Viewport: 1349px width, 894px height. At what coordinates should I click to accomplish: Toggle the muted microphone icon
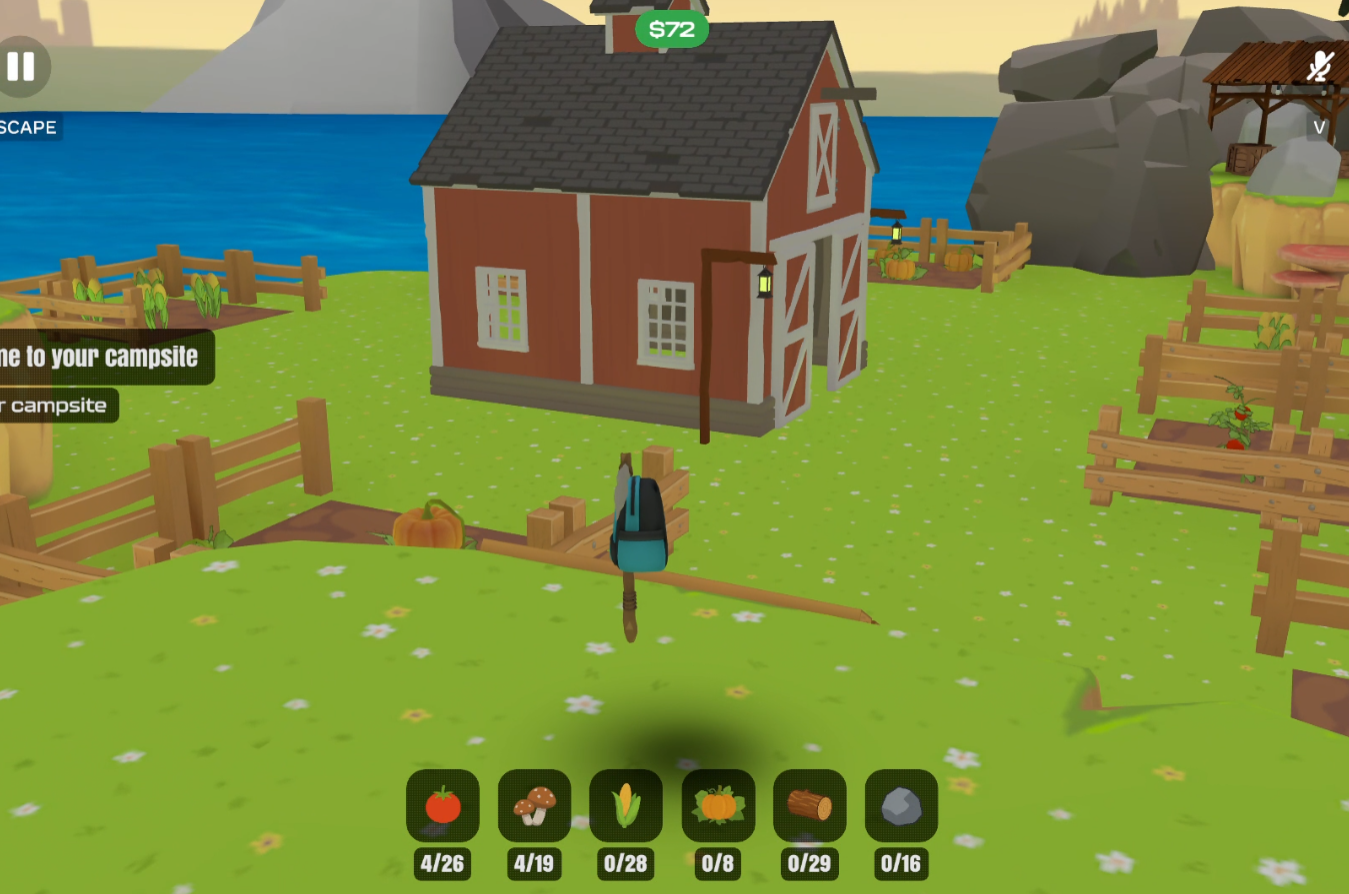pyautogui.click(x=1320, y=67)
